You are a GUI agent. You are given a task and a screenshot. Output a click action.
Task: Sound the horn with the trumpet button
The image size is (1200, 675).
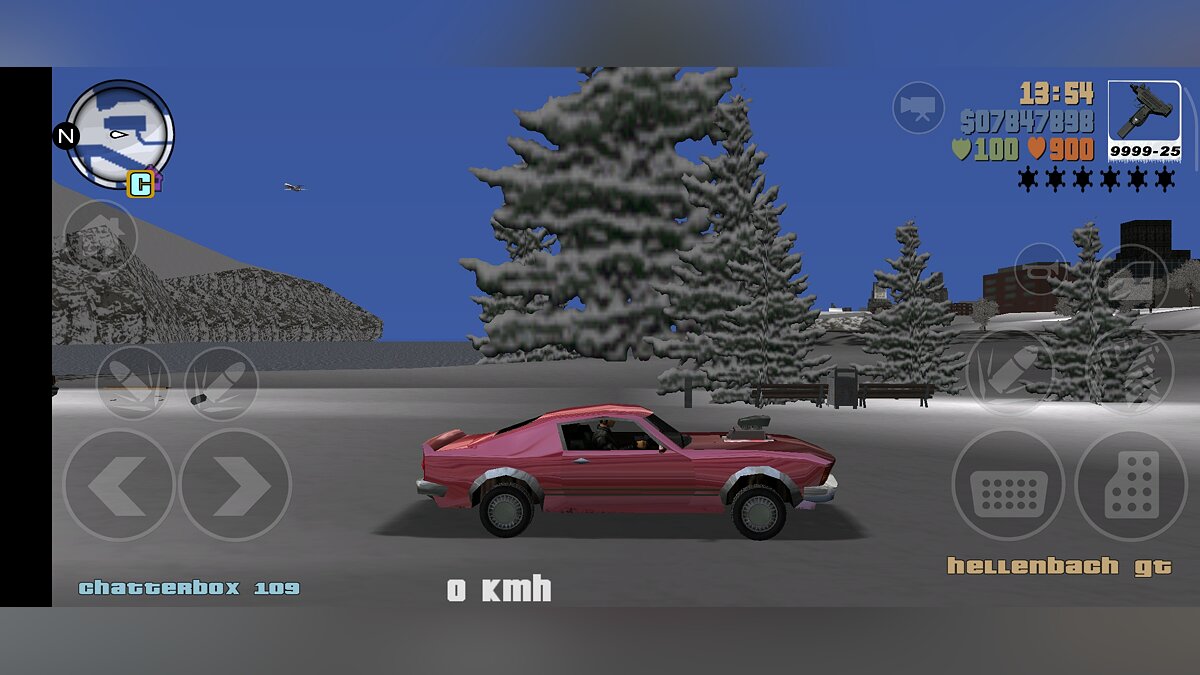1040,268
